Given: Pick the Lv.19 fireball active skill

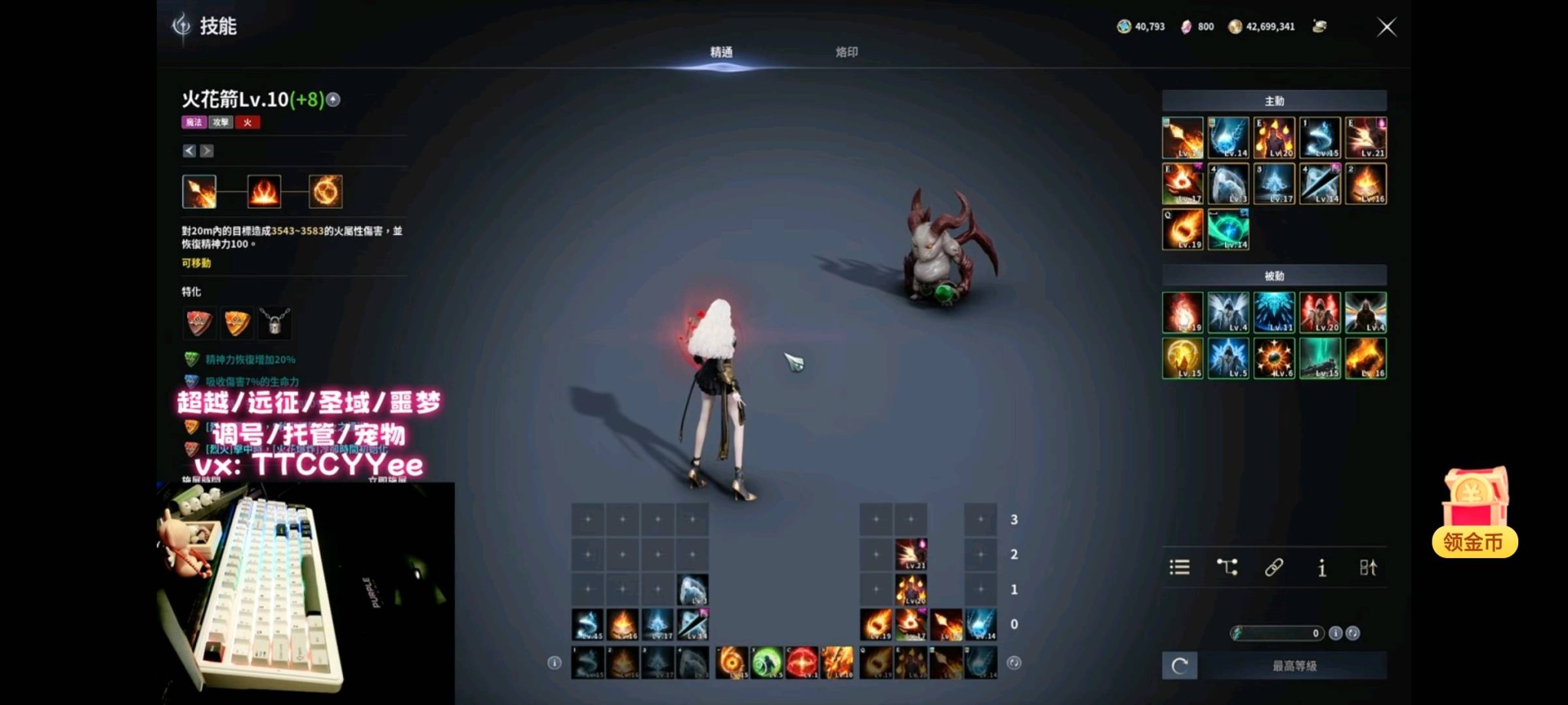Looking at the screenshot, I should 1183,230.
